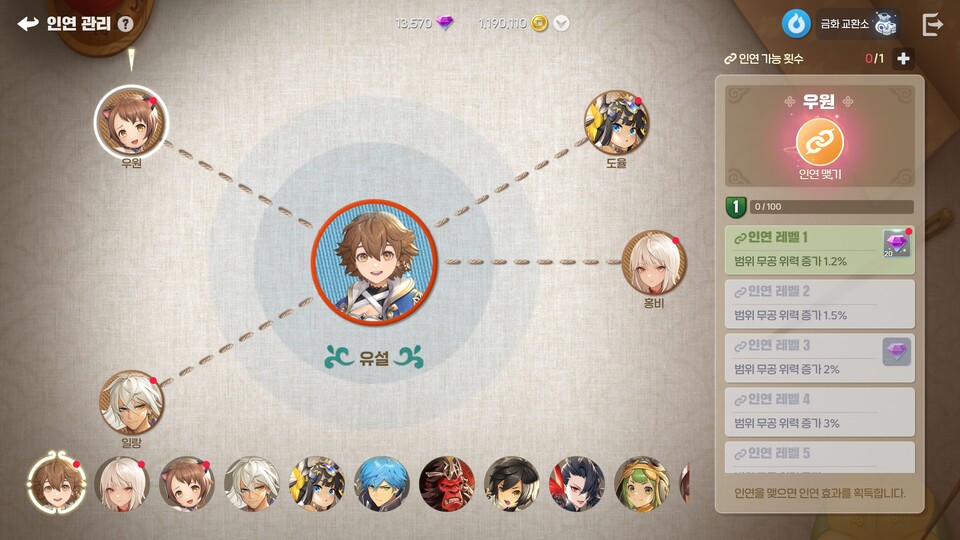Pick the blue-haired character in the bottom roster
Screen dimensions: 960x540
point(382,484)
